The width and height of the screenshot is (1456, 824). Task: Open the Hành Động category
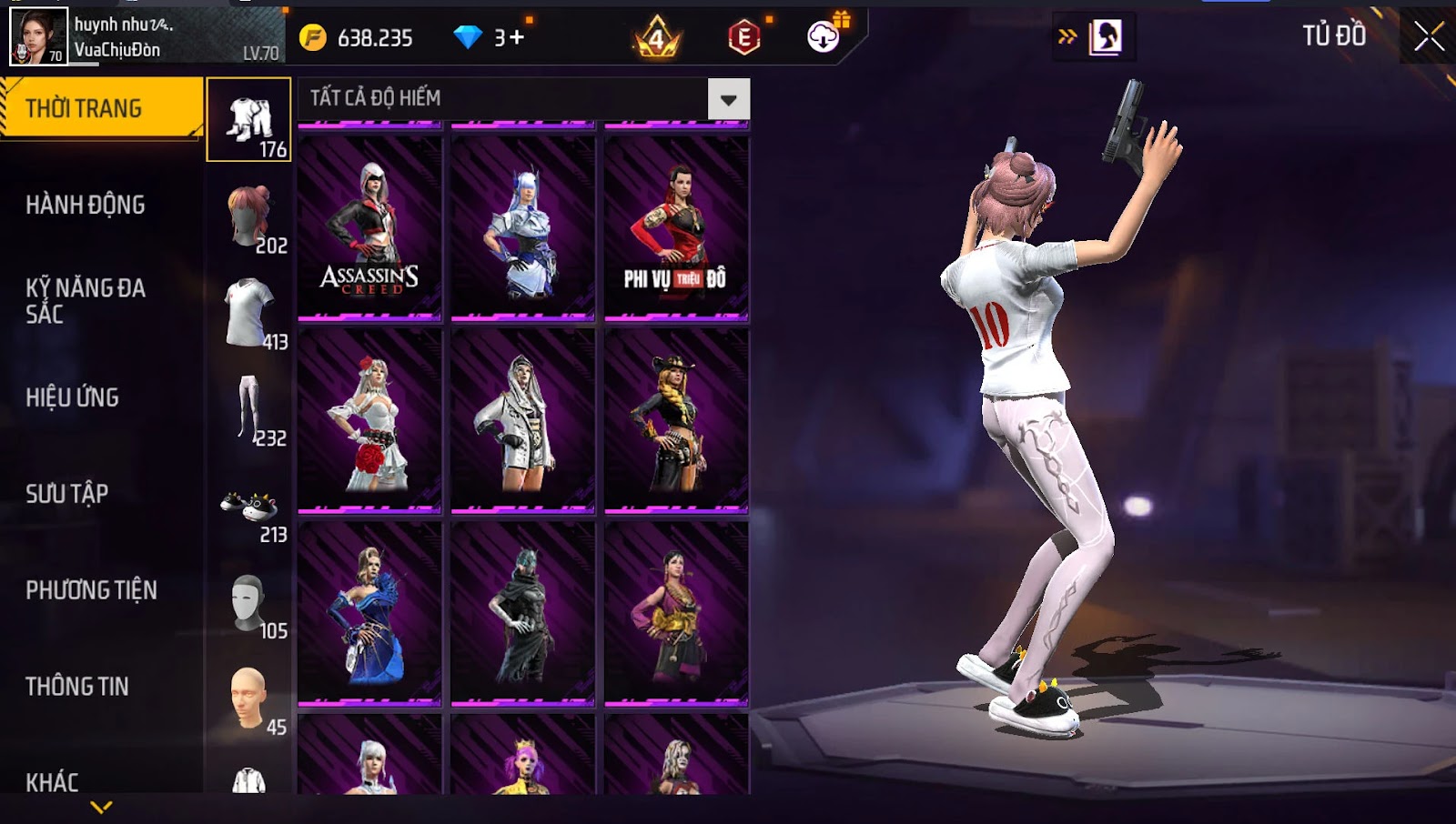(x=86, y=205)
